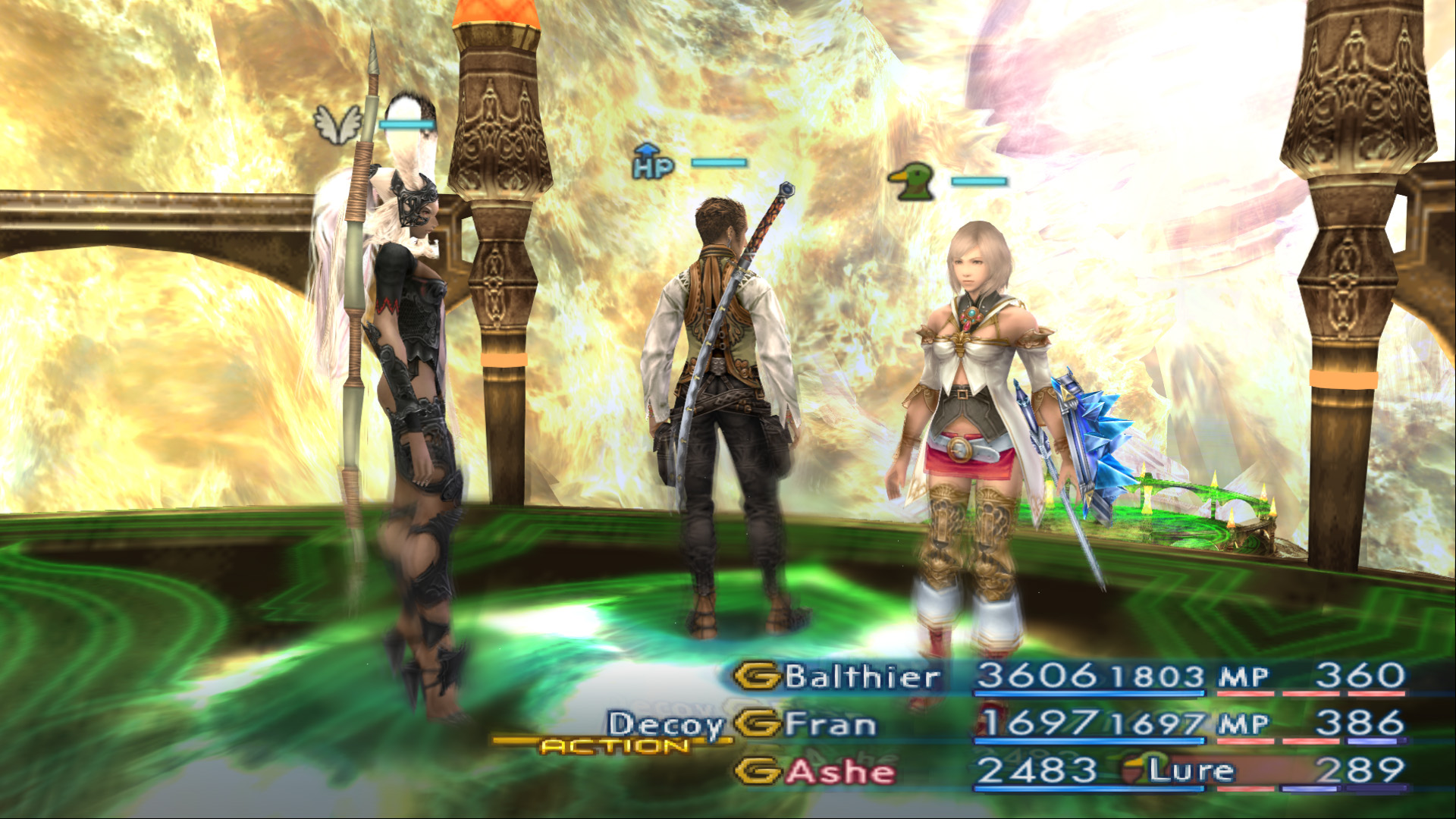Click the gambit icon beside Ashe

pos(758,772)
